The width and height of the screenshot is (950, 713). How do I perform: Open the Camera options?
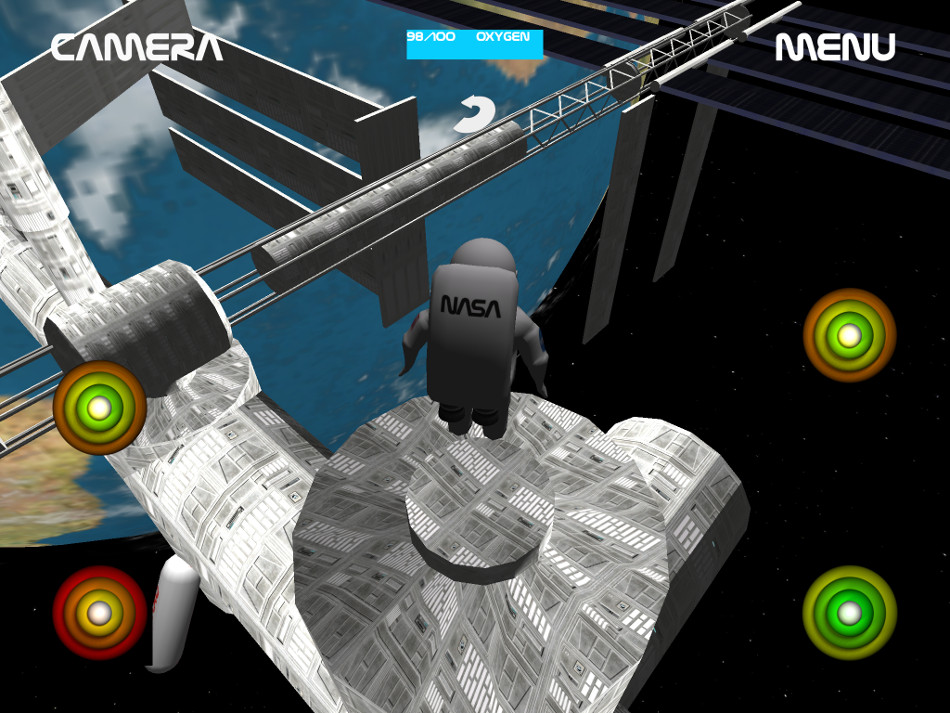point(137,47)
